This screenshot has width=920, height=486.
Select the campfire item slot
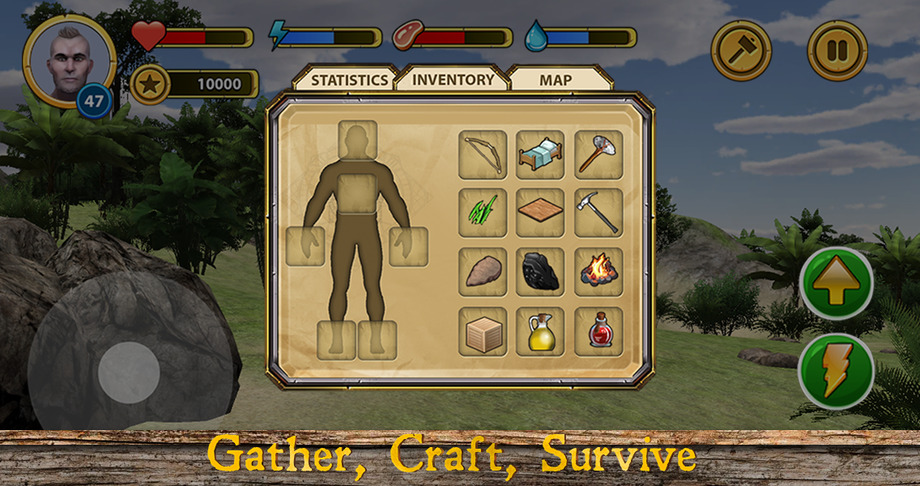[x=598, y=272]
